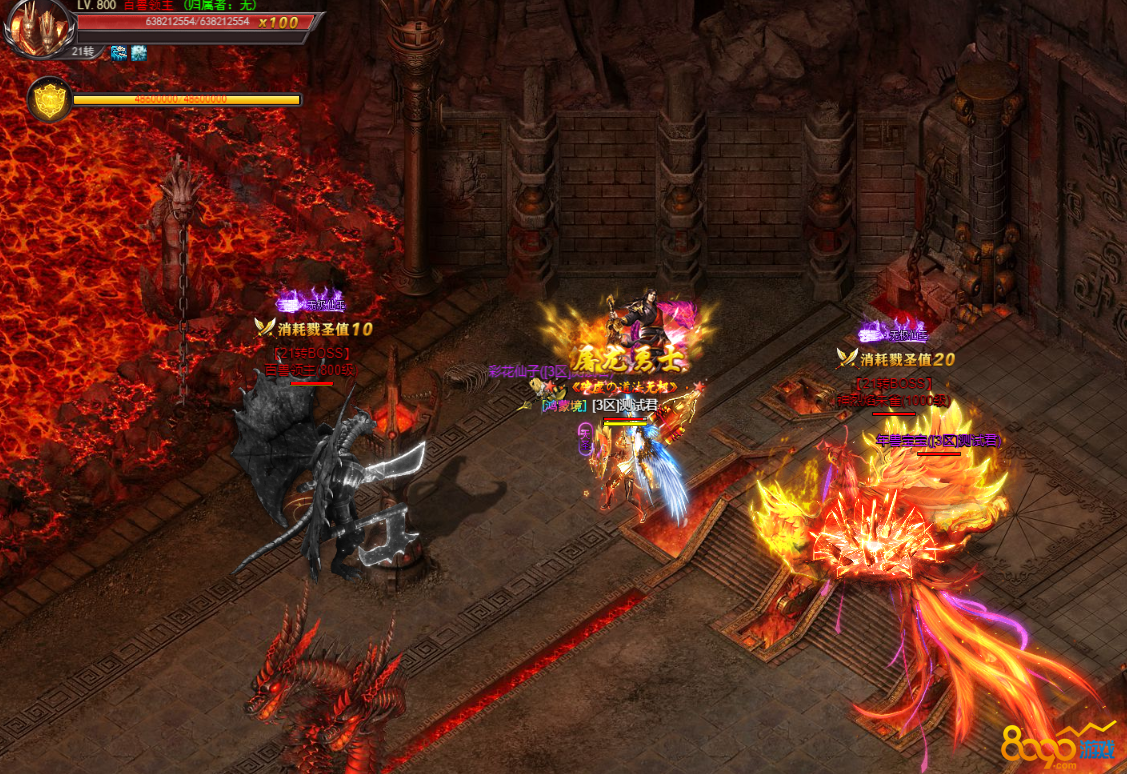The height and width of the screenshot is (774, 1127).
Task: Select the frost snowflake buff icon
Action: pyautogui.click(x=138, y=52)
